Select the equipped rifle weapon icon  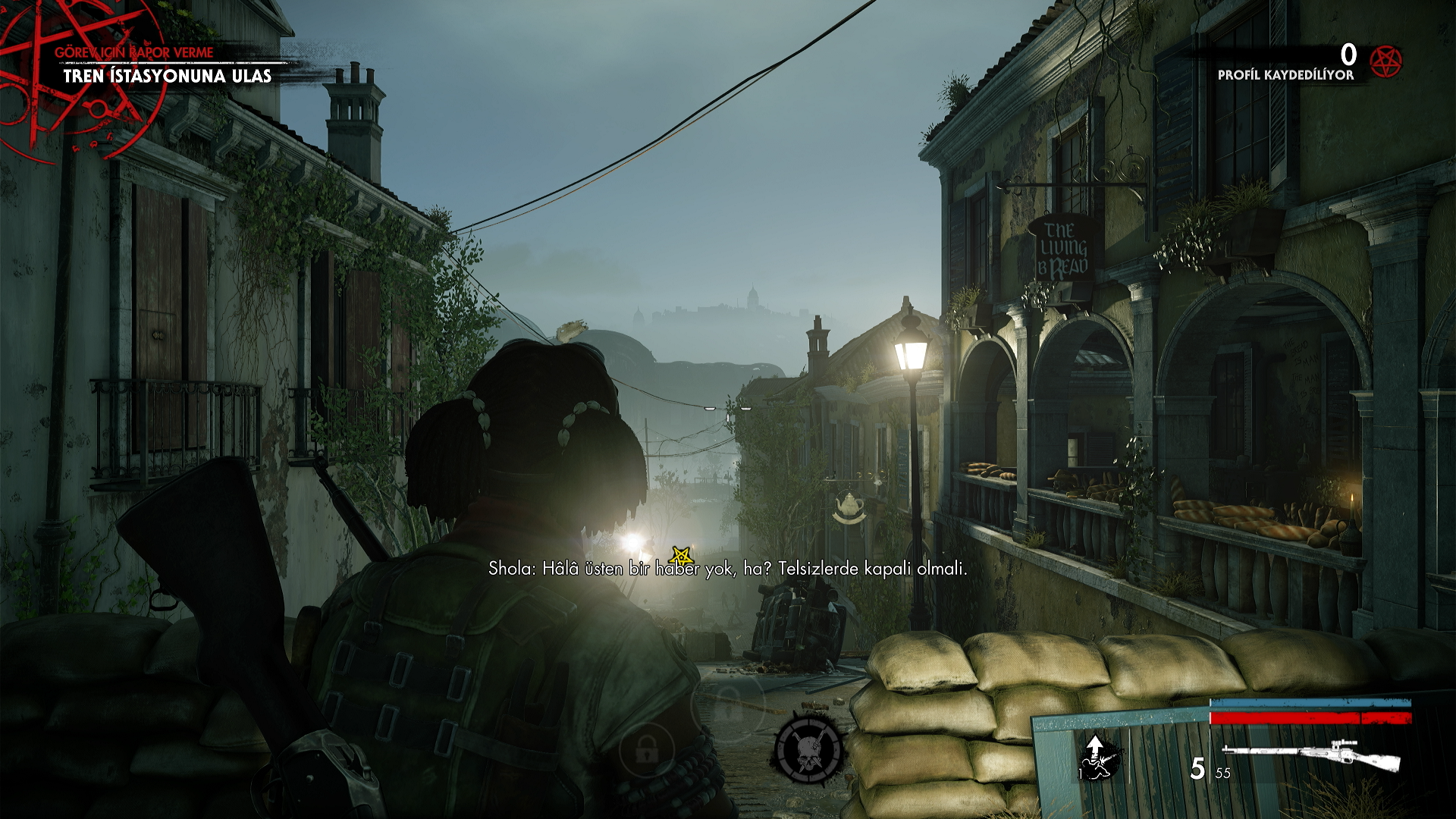coord(1311,755)
